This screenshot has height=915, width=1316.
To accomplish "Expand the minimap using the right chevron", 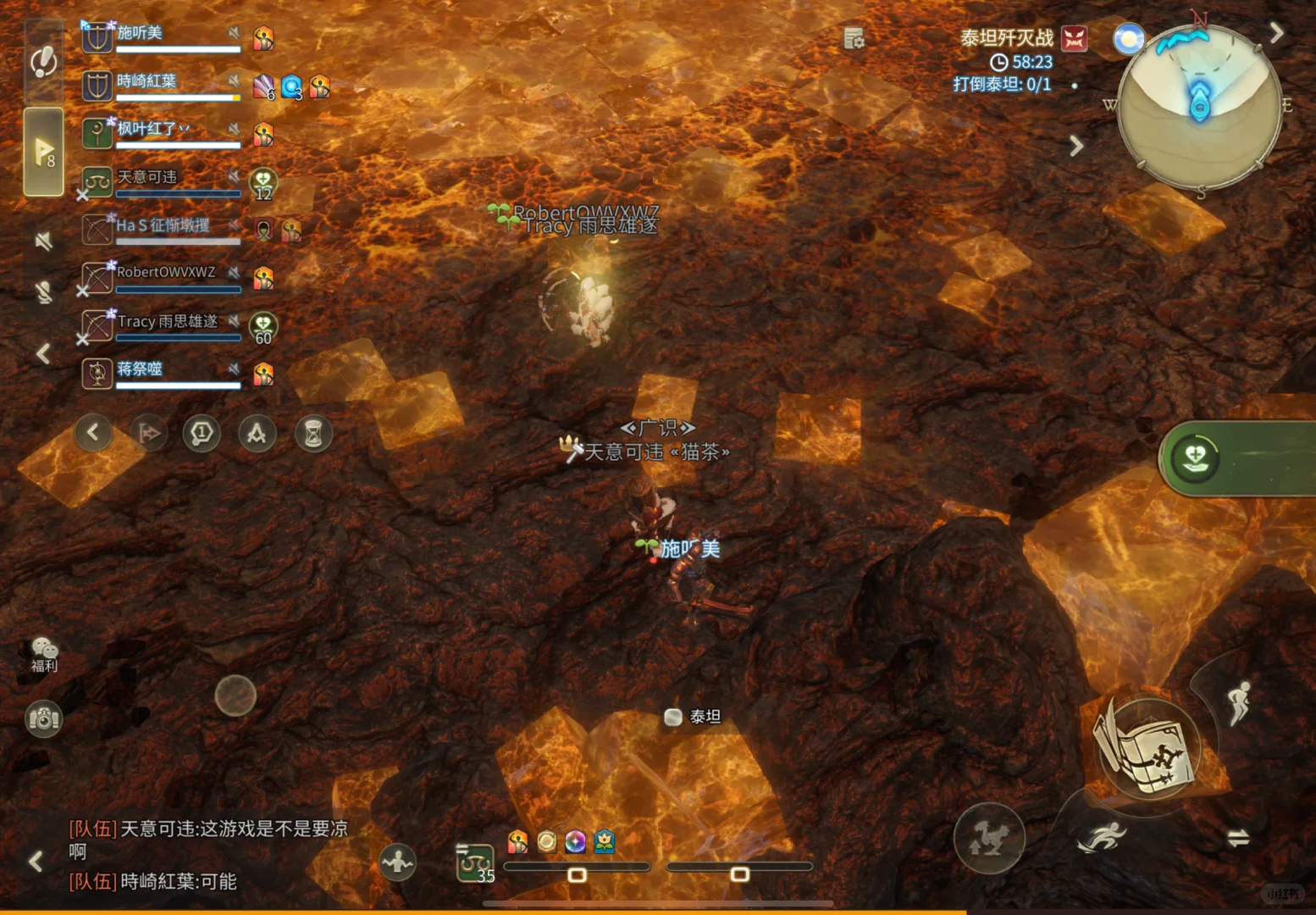I will click(1279, 31).
